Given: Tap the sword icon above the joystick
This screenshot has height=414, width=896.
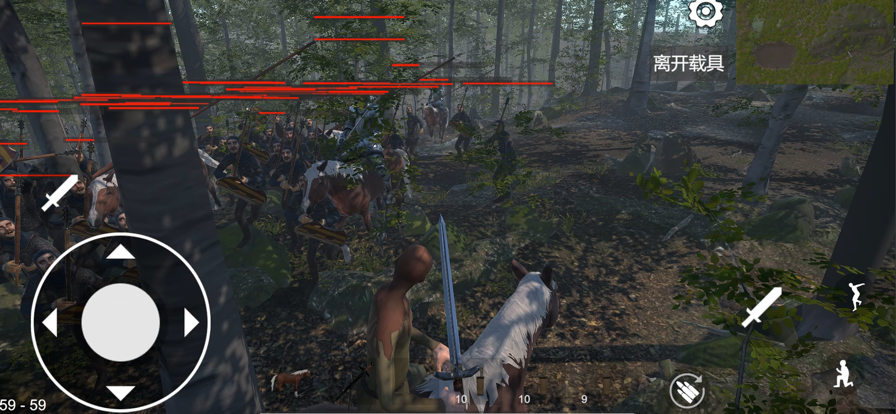Looking at the screenshot, I should (59, 192).
